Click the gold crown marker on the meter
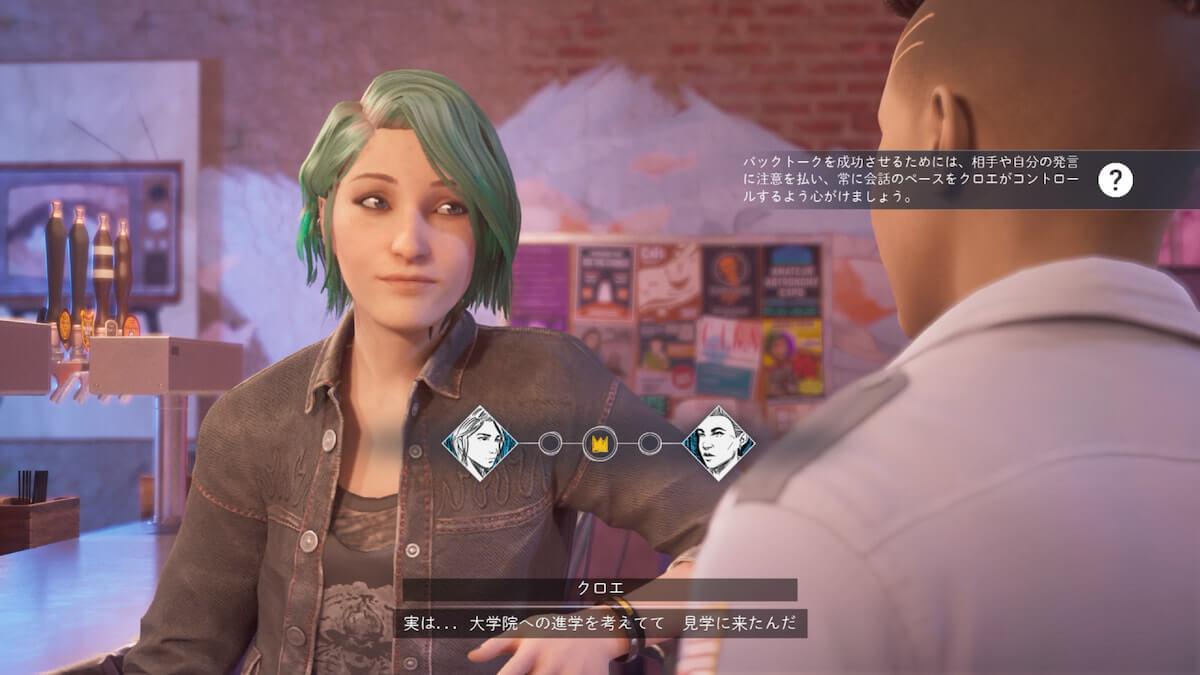1200x675 pixels. coord(599,444)
